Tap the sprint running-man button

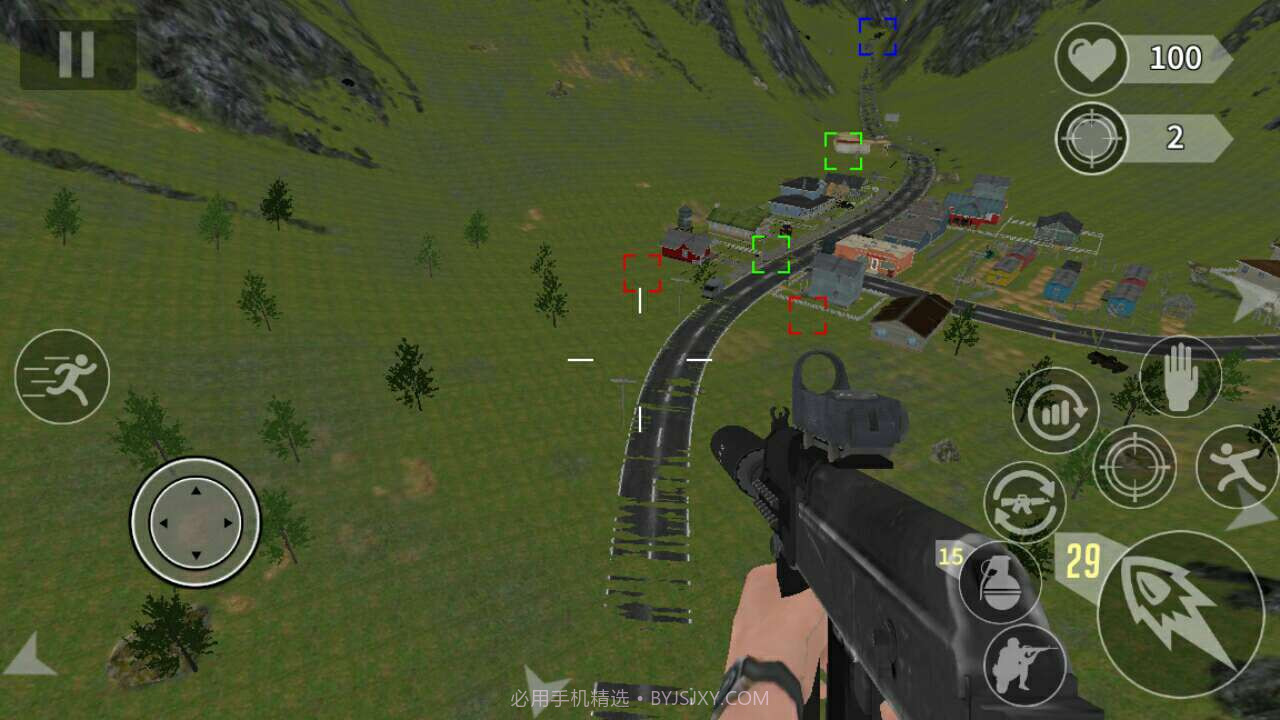pyautogui.click(x=62, y=377)
